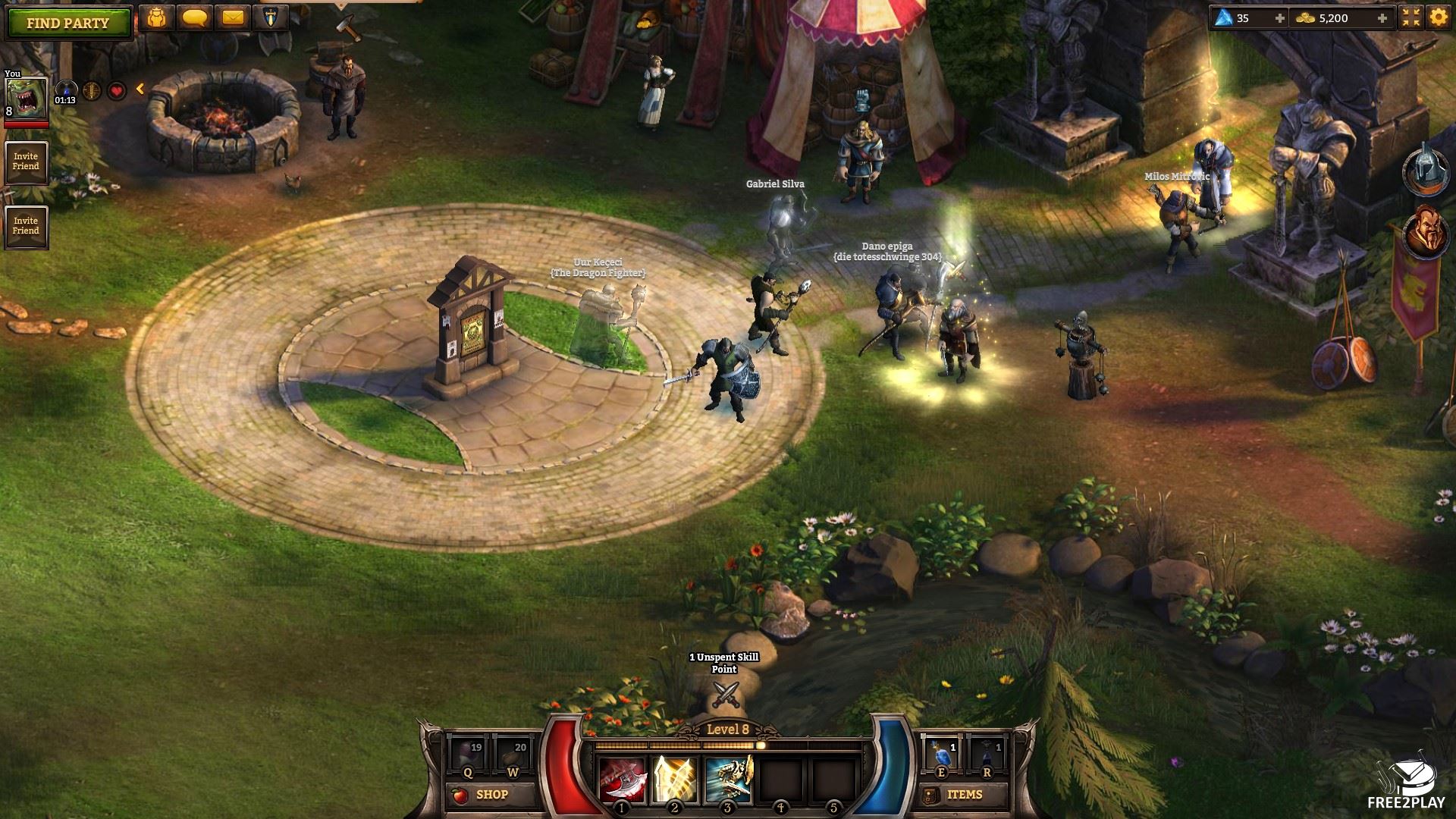Toggle fullscreen with the arrows icon
This screenshot has height=819, width=1456.
1411,18
